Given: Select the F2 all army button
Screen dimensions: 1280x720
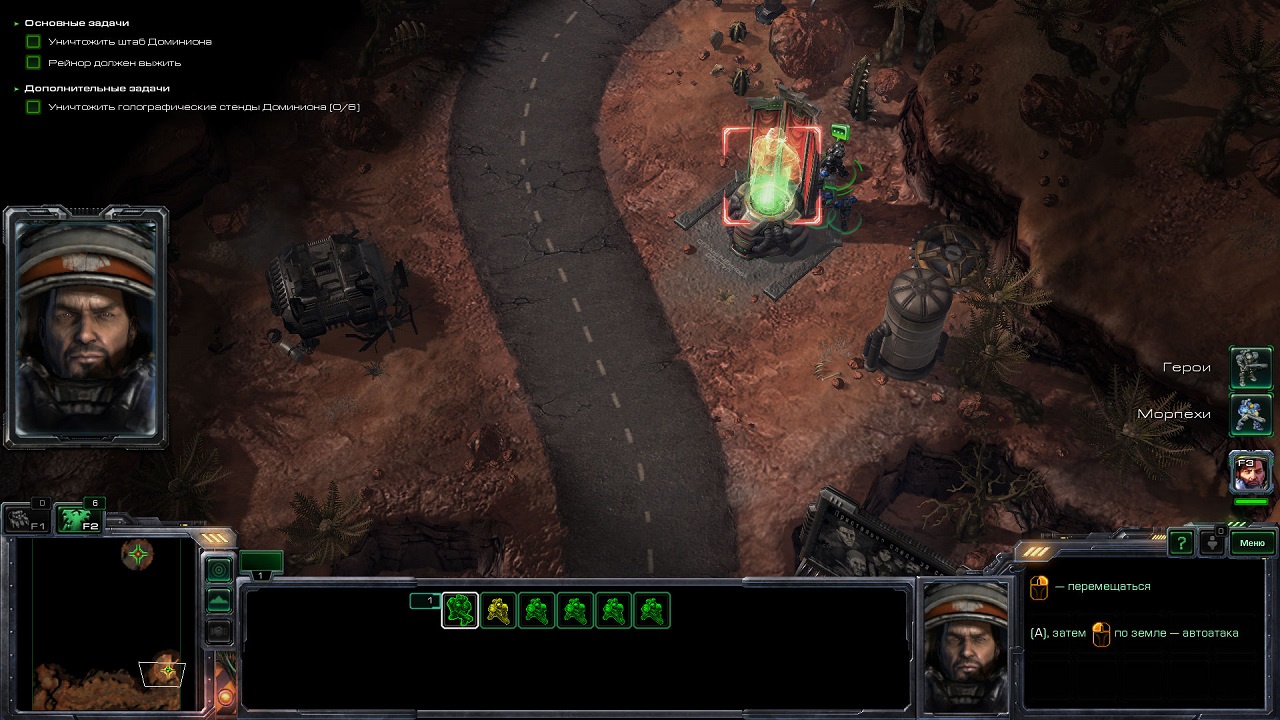Looking at the screenshot, I should [79, 520].
